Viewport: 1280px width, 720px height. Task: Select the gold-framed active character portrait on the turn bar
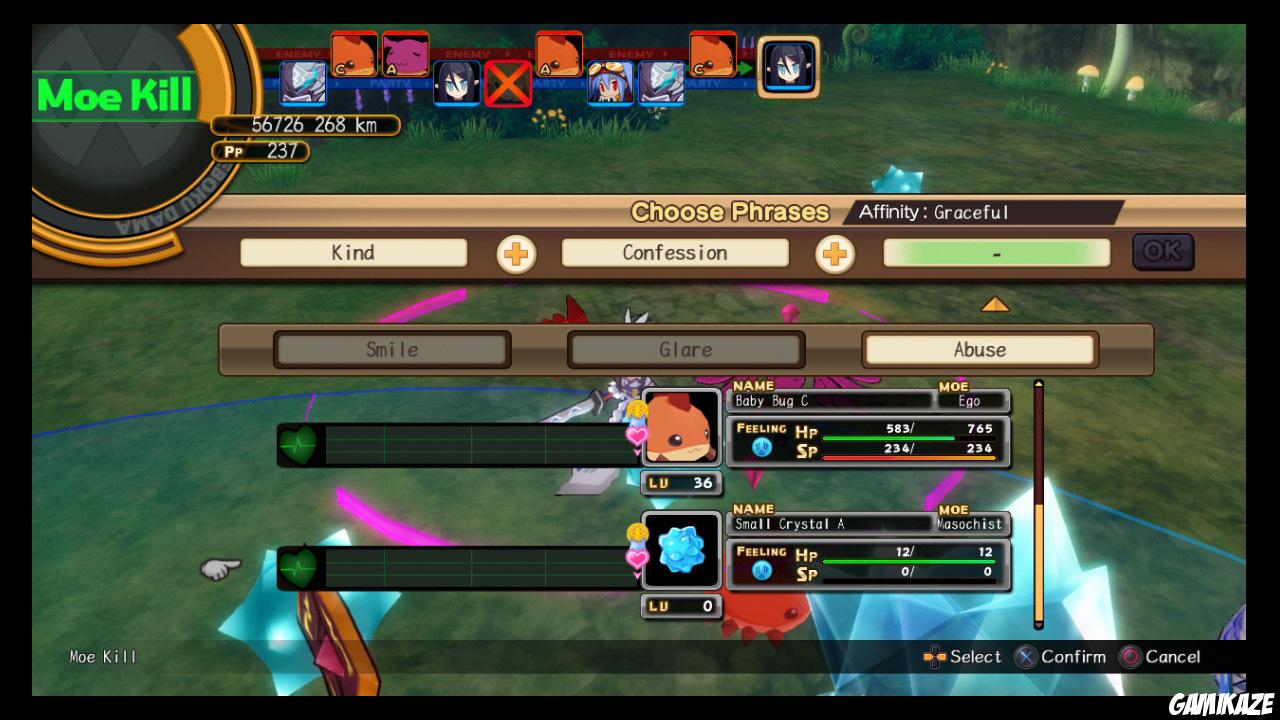[x=789, y=68]
